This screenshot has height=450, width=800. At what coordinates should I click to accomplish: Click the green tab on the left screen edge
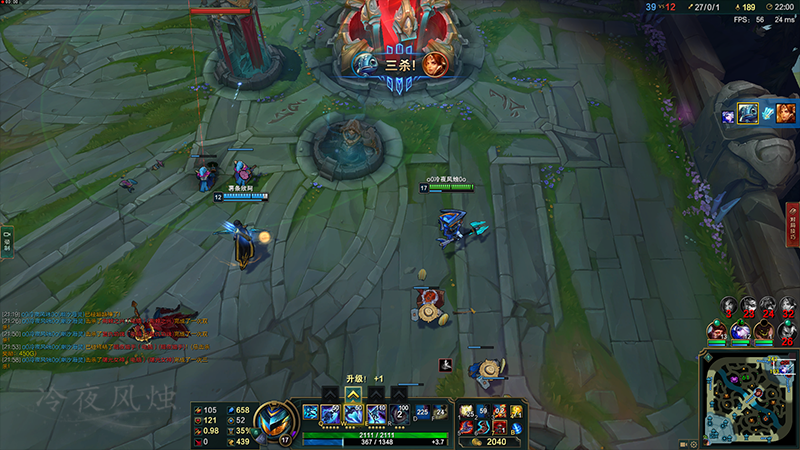(6, 241)
